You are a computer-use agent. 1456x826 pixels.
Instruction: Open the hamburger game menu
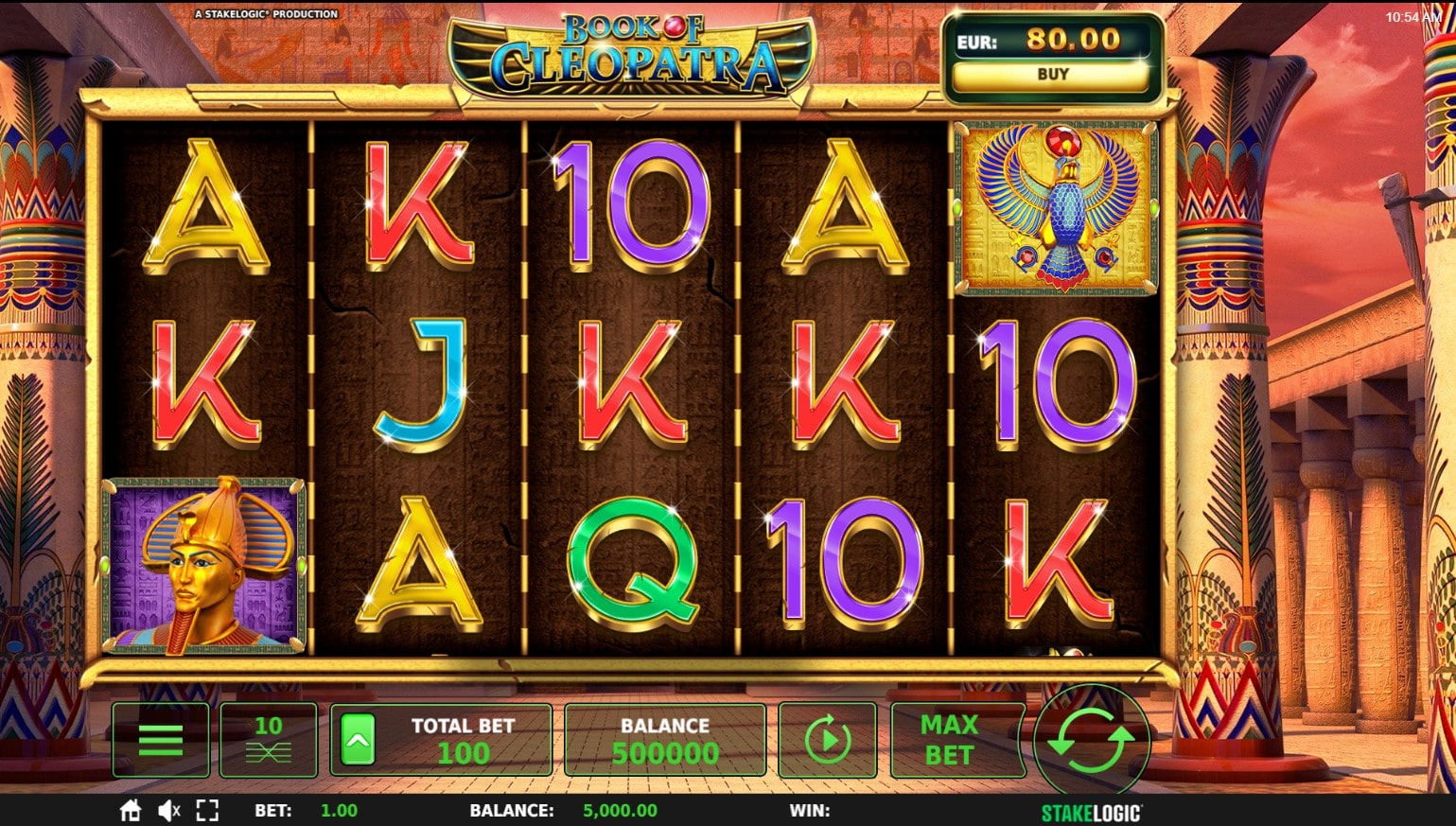[x=160, y=739]
